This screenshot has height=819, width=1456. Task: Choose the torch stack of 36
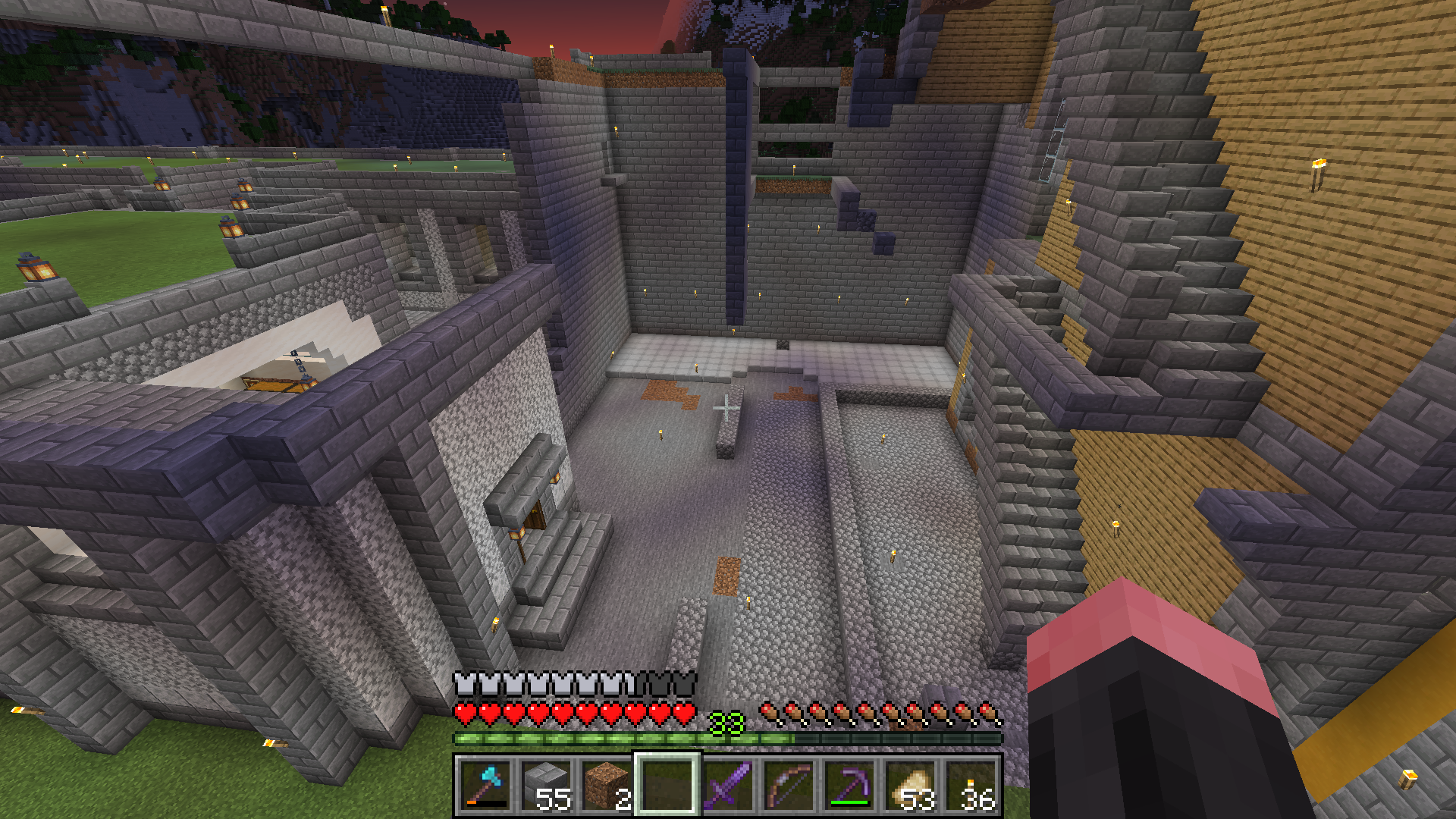click(971, 786)
